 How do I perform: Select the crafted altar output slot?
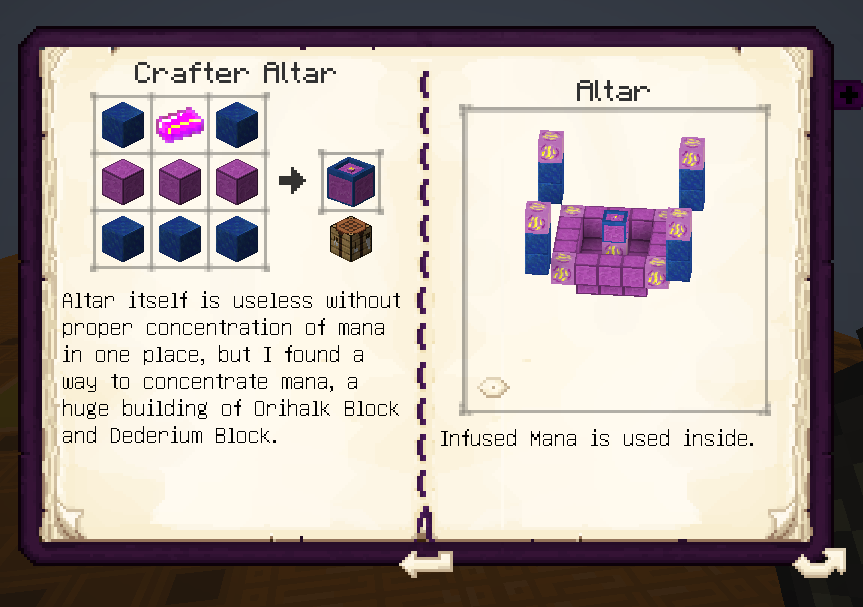tap(350, 181)
